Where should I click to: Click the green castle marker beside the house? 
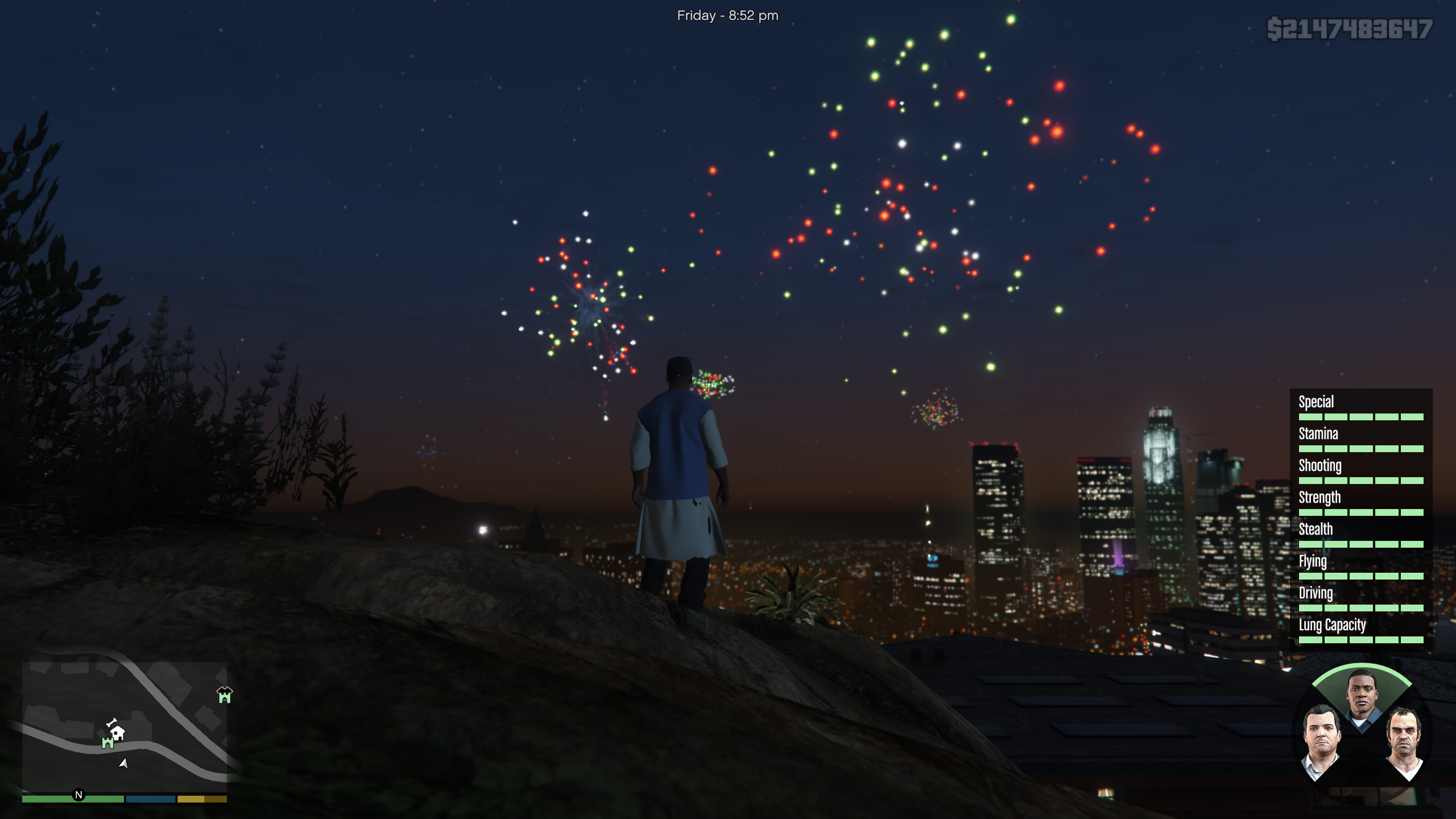(107, 743)
